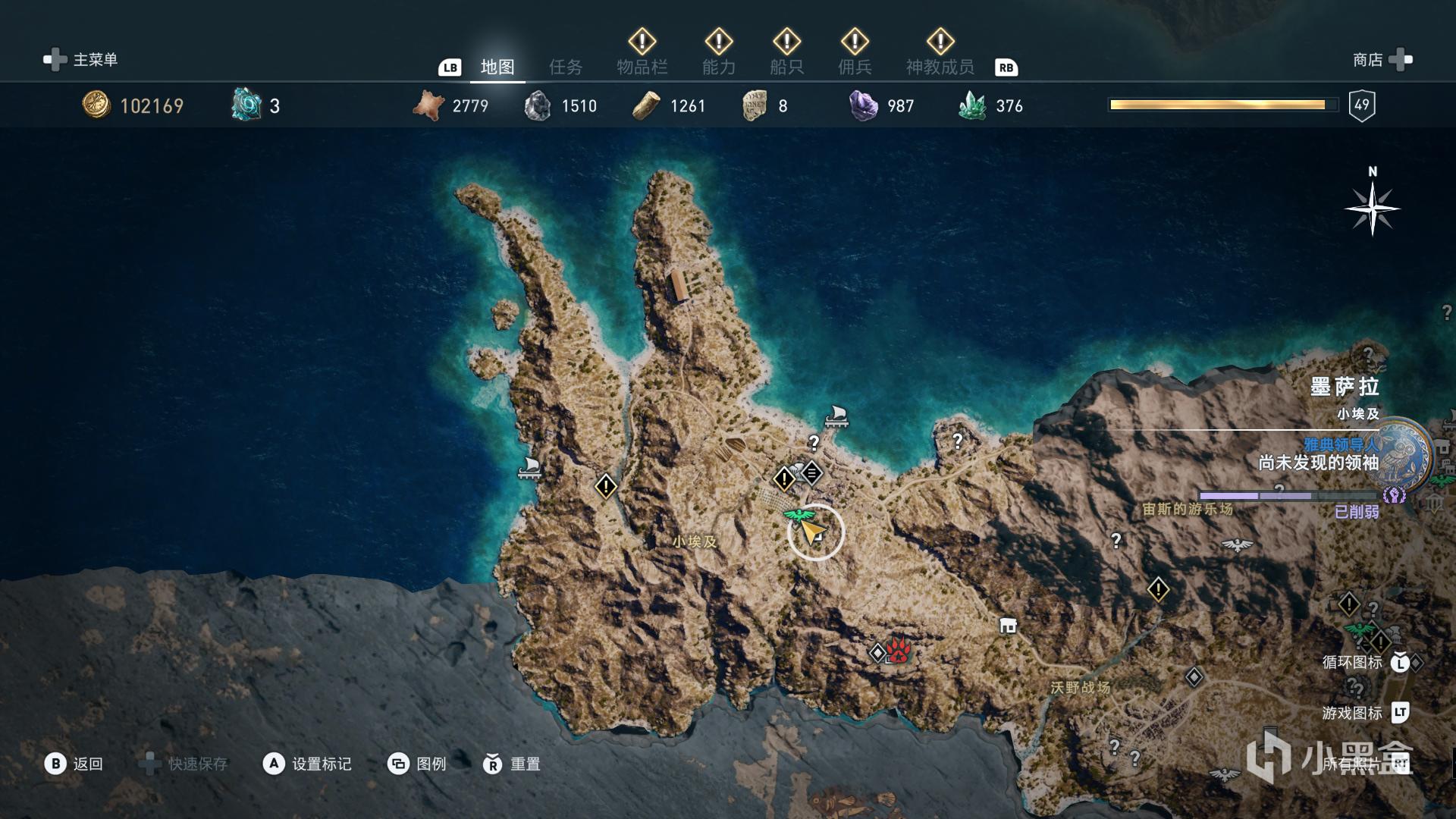Show the 图例 map legend

417,764
